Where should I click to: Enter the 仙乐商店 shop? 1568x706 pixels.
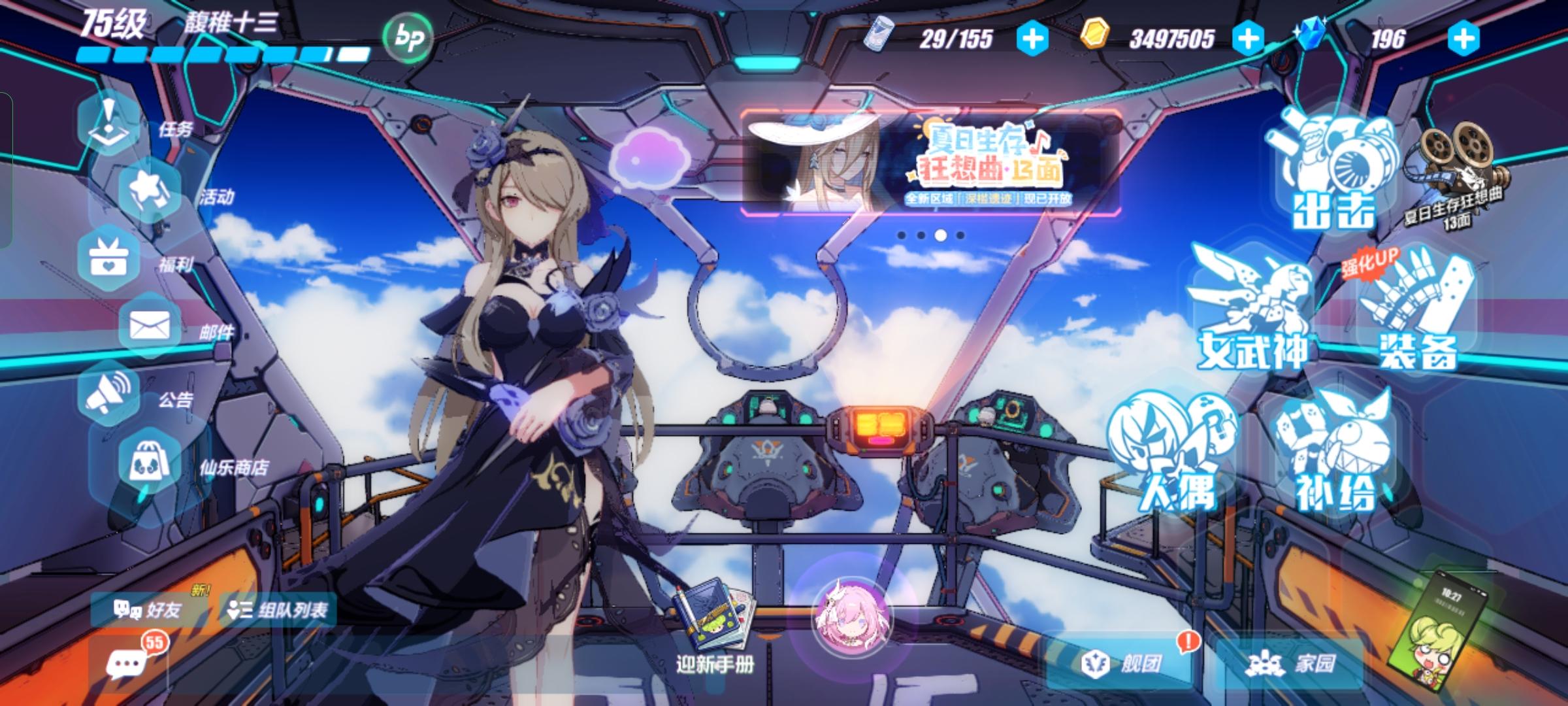pyautogui.click(x=150, y=463)
